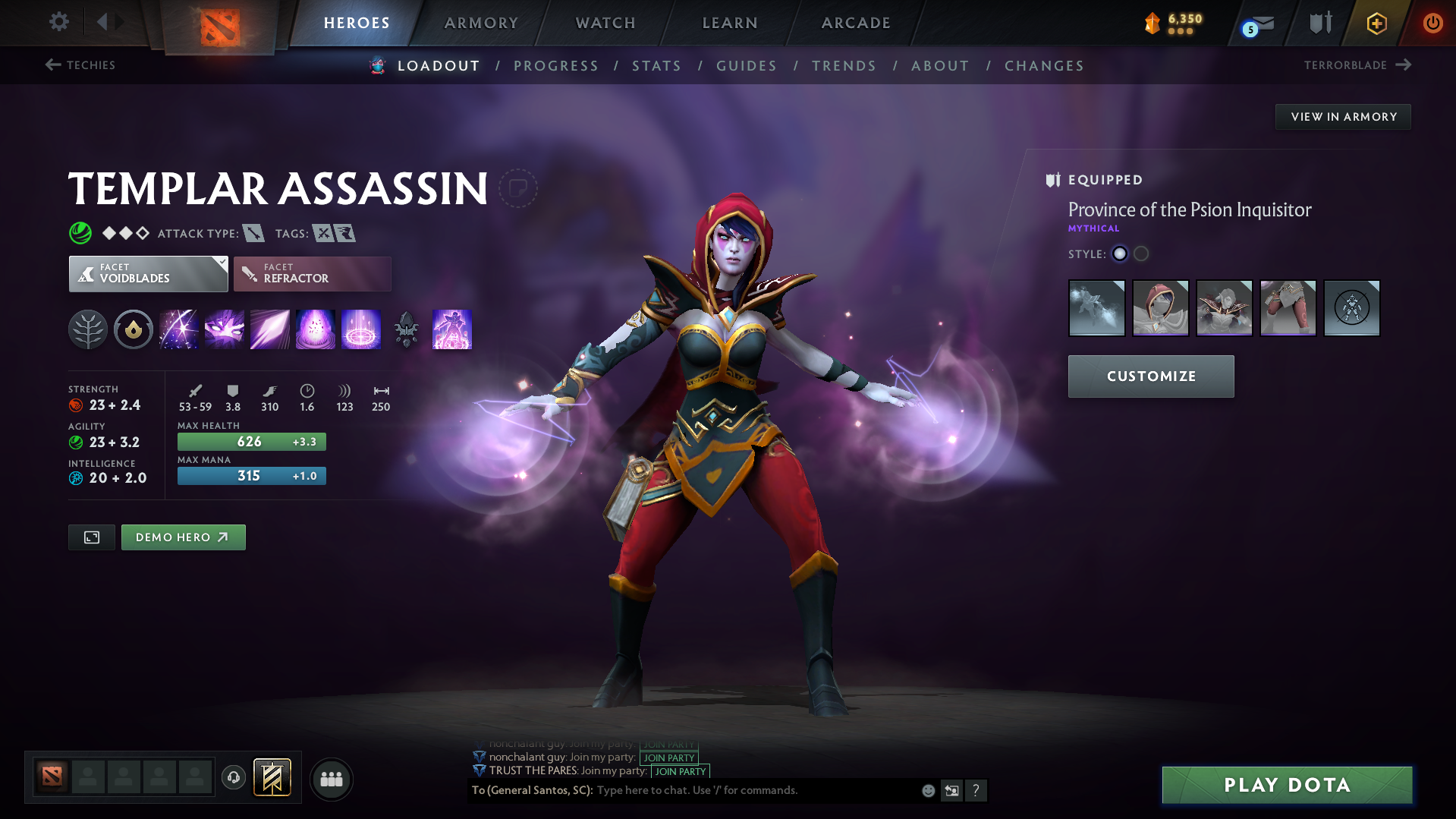1456x819 pixels.
Task: Enable the first style option
Action: (1119, 254)
